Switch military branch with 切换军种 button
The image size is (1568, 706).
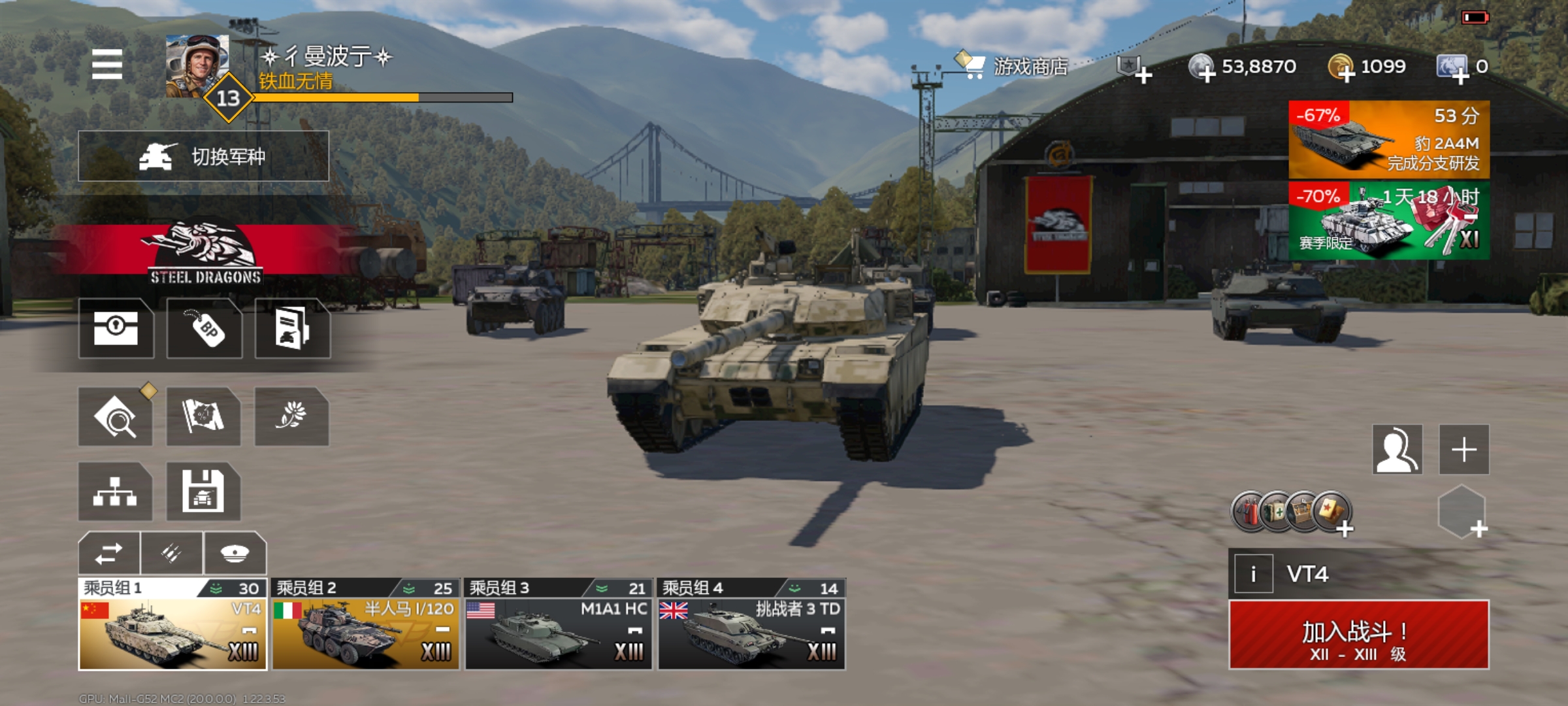[203, 156]
